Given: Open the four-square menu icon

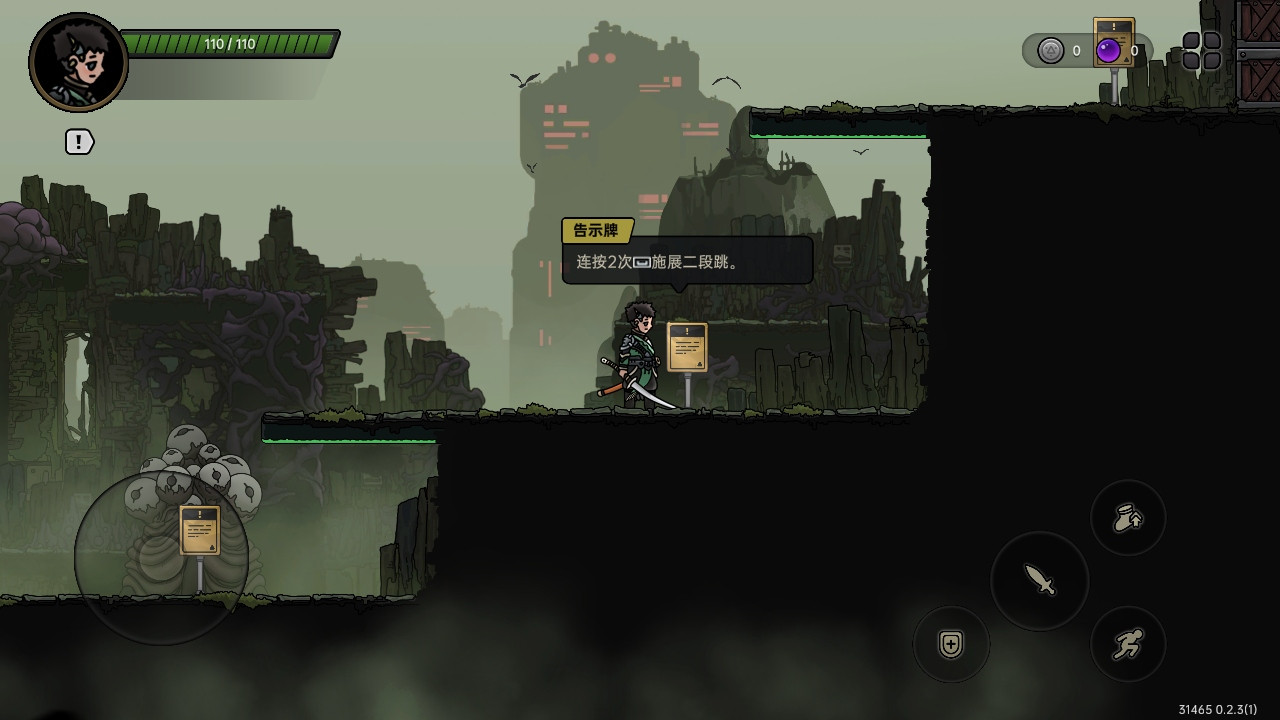Looking at the screenshot, I should pyautogui.click(x=1201, y=51).
